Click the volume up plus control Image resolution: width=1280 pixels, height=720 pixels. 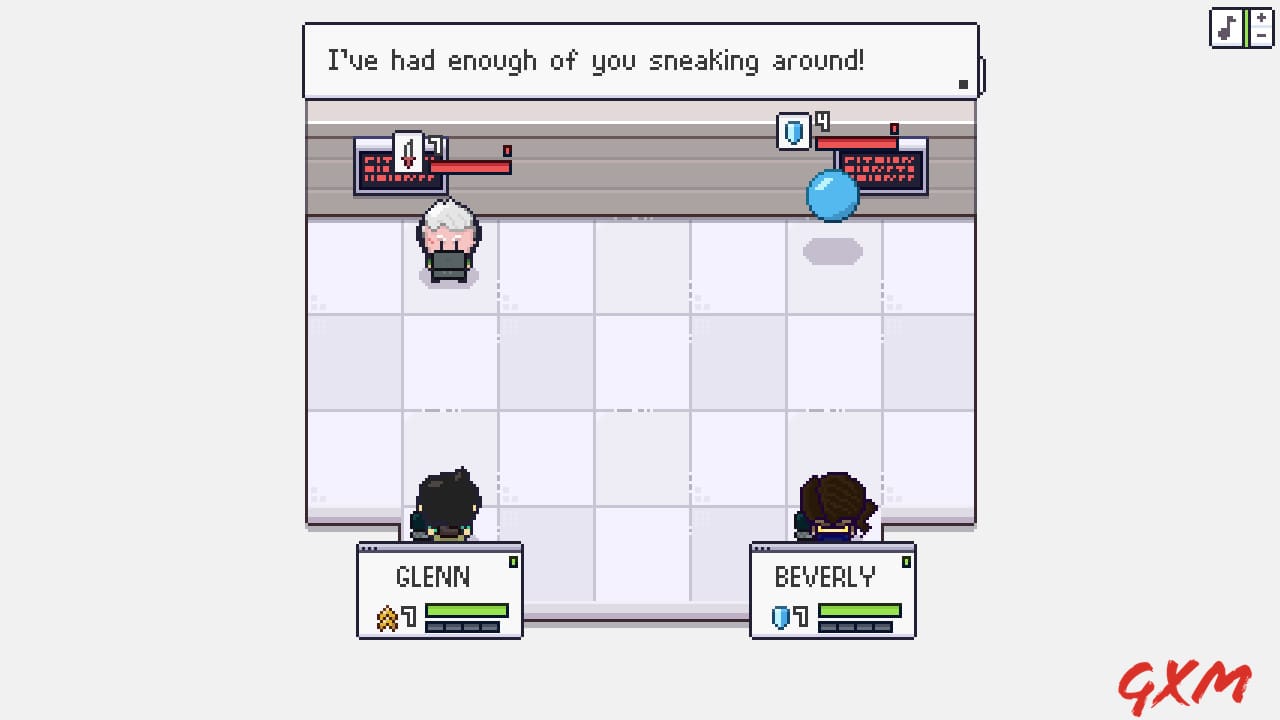(1261, 17)
